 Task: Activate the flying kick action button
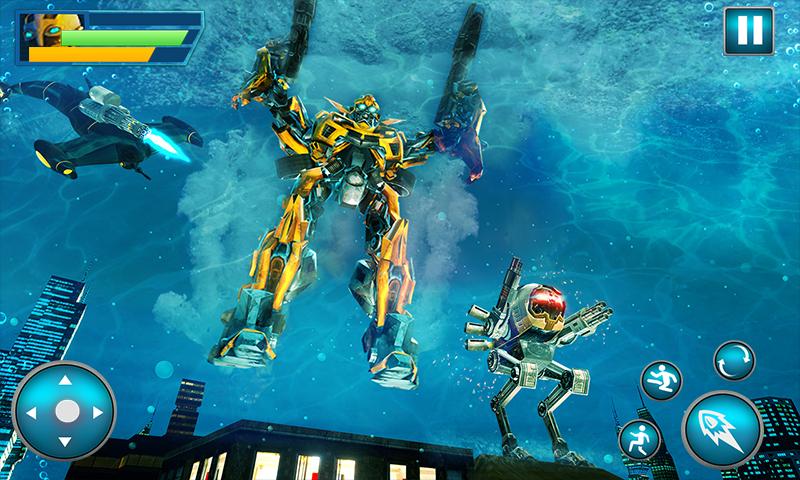tap(662, 382)
